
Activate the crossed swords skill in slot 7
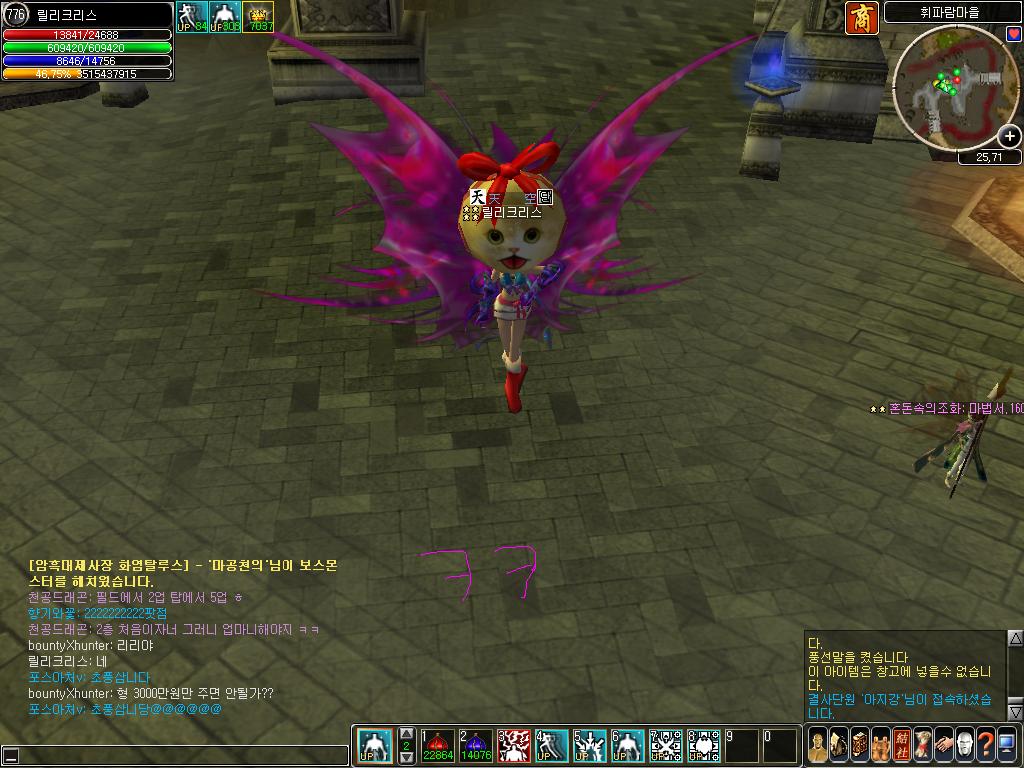[x=665, y=746]
